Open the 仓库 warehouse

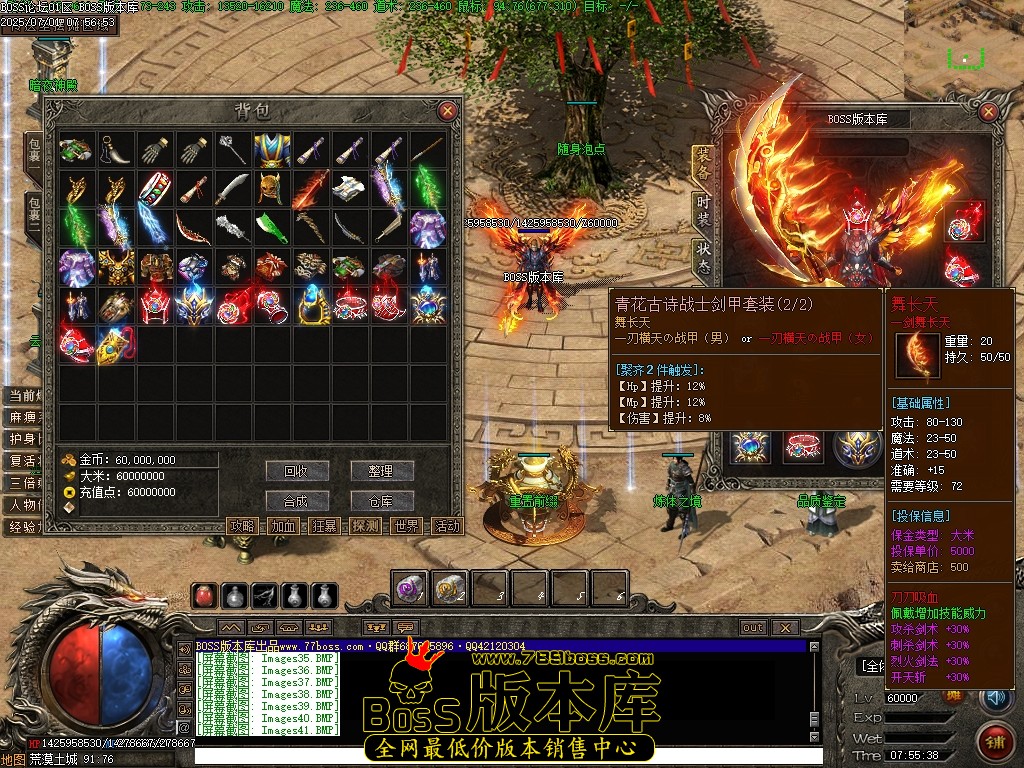coord(382,501)
